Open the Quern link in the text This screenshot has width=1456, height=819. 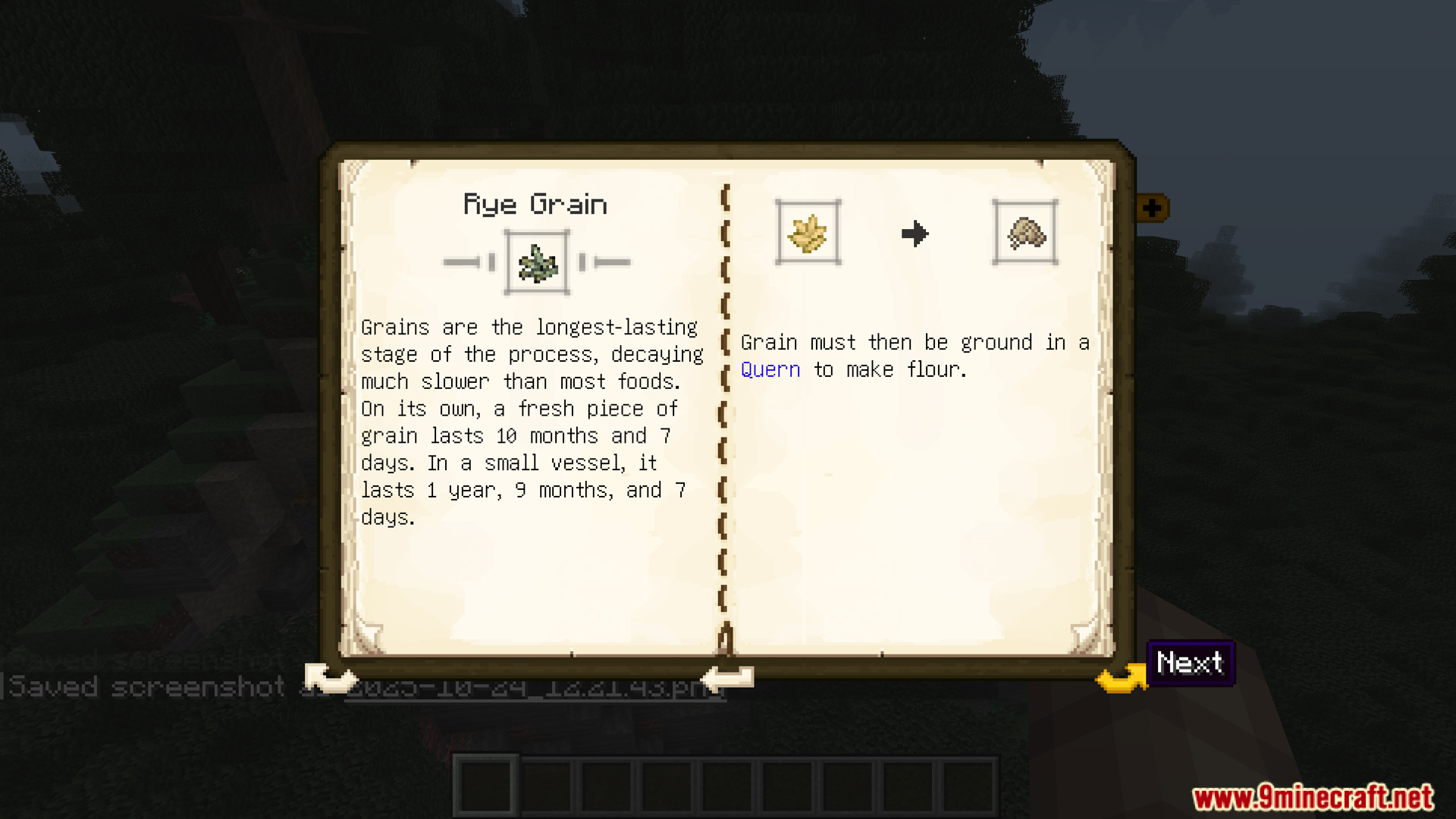point(770,370)
